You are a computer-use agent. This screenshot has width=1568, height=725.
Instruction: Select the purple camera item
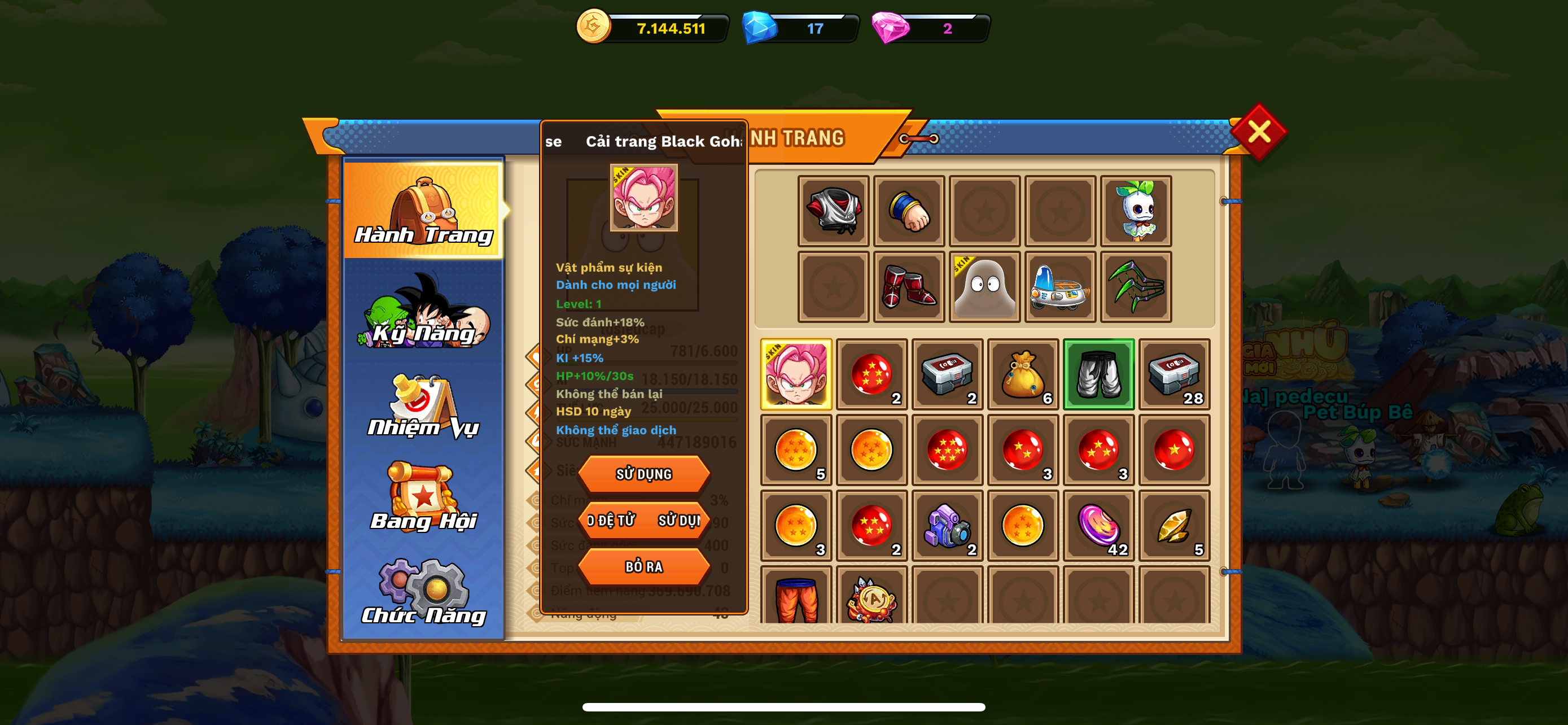(x=947, y=525)
